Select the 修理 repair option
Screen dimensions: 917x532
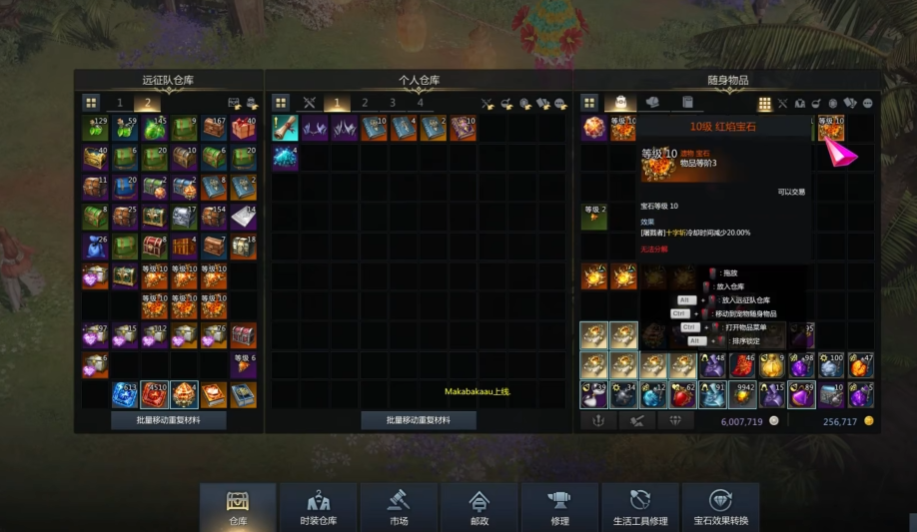[x=559, y=507]
